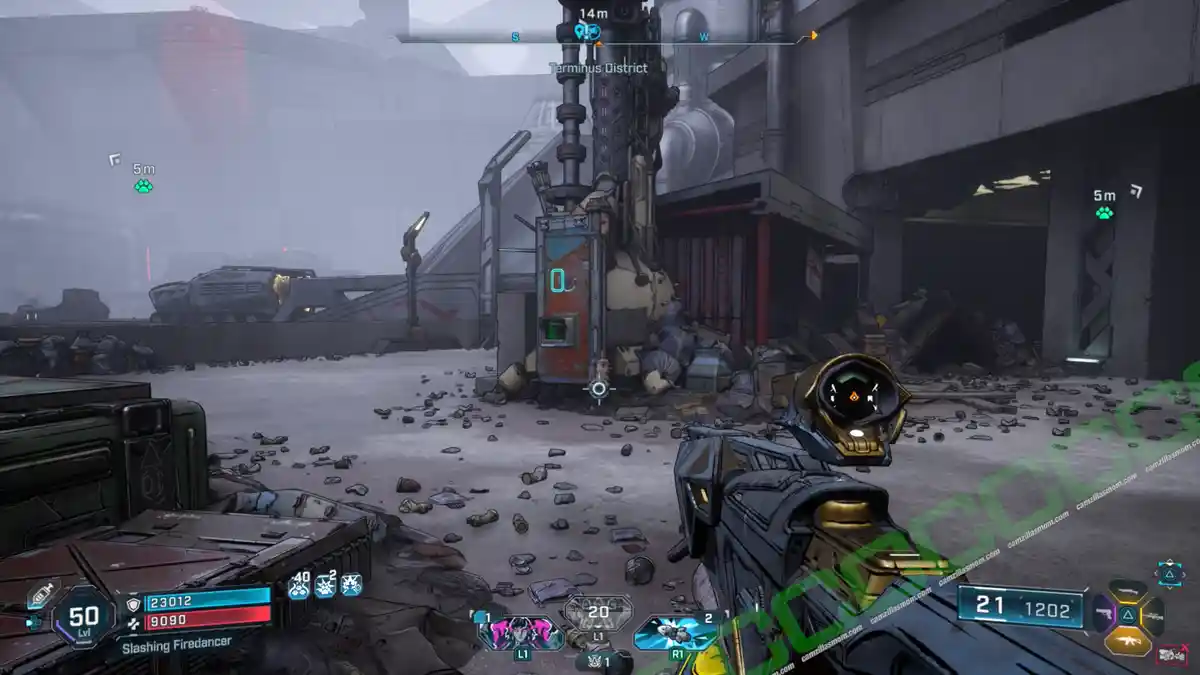This screenshot has height=675, width=1200.
Task: Click the skill counter icon showing 20
Action: (x=598, y=612)
